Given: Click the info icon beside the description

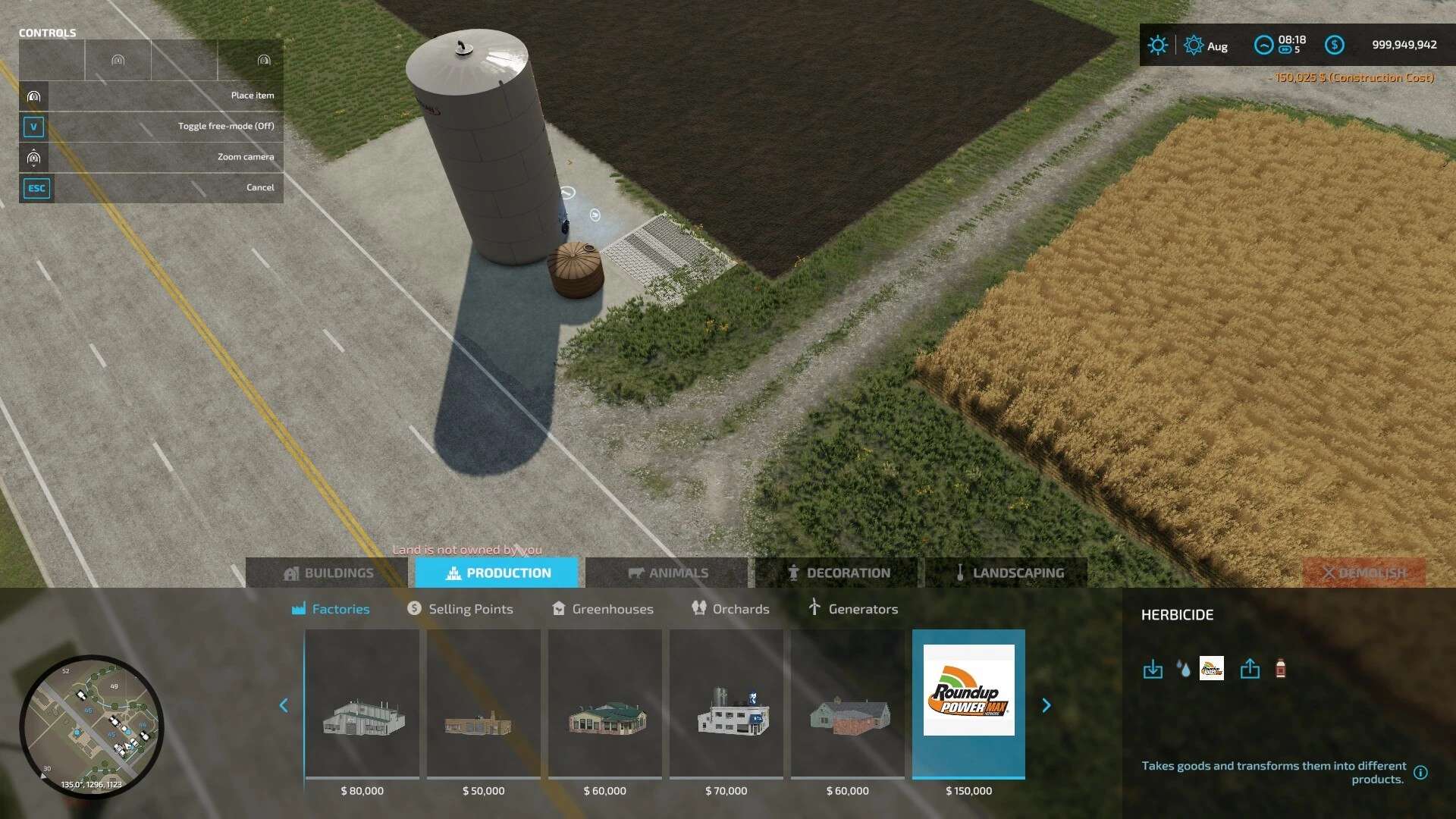Looking at the screenshot, I should (x=1420, y=773).
